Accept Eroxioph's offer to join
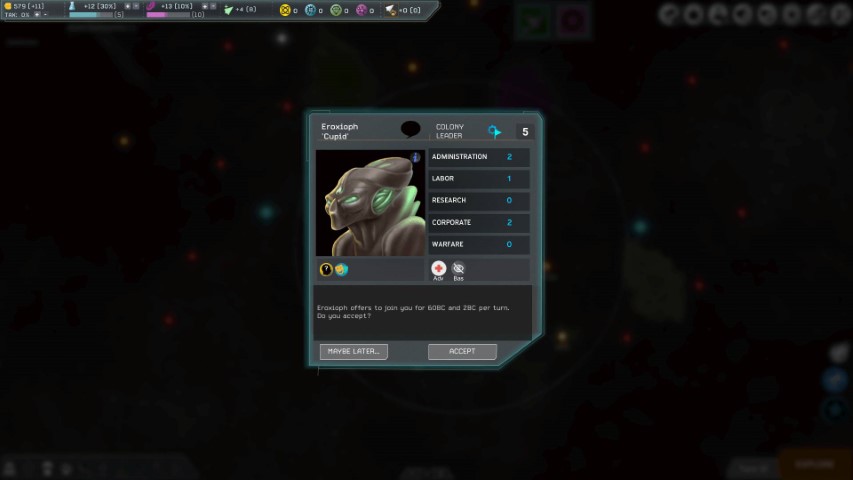 coord(462,351)
